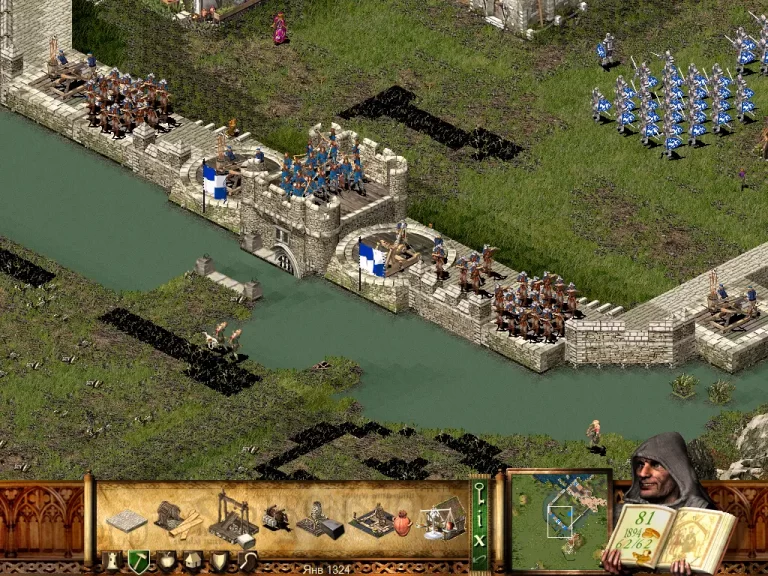Image resolution: width=768 pixels, height=576 pixels.
Task: Open the apple farm buildings category
Action: pyautogui.click(x=166, y=562)
